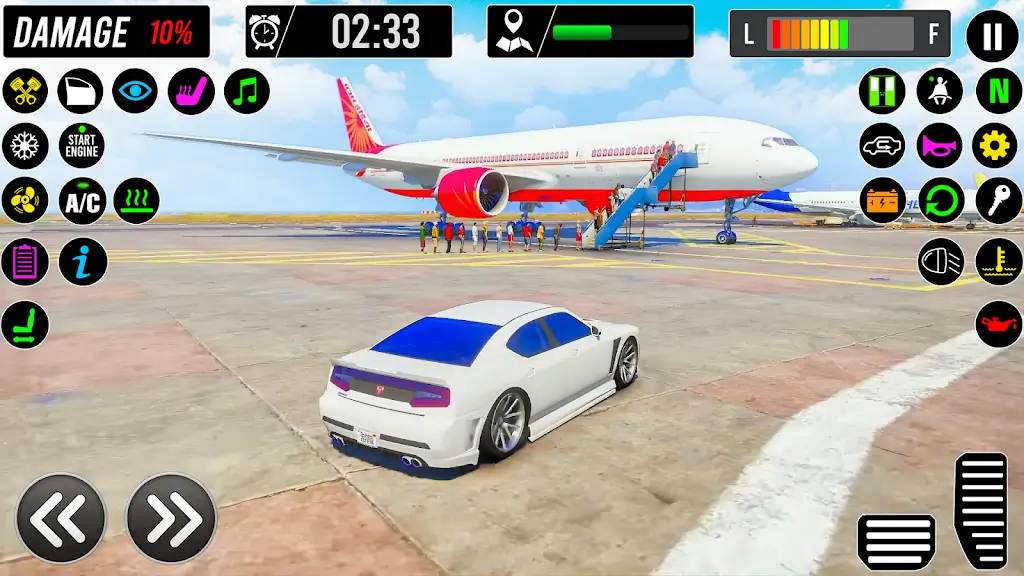
Task: Step on the tall accelerator pedal
Action: point(981,510)
